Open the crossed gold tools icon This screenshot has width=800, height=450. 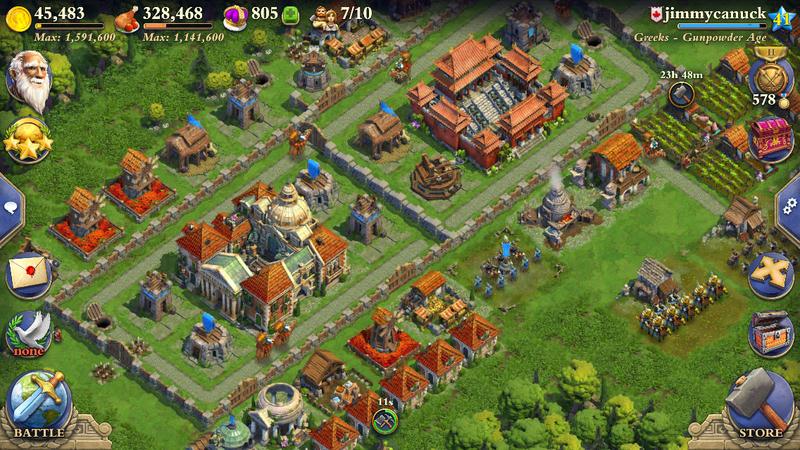point(769,270)
